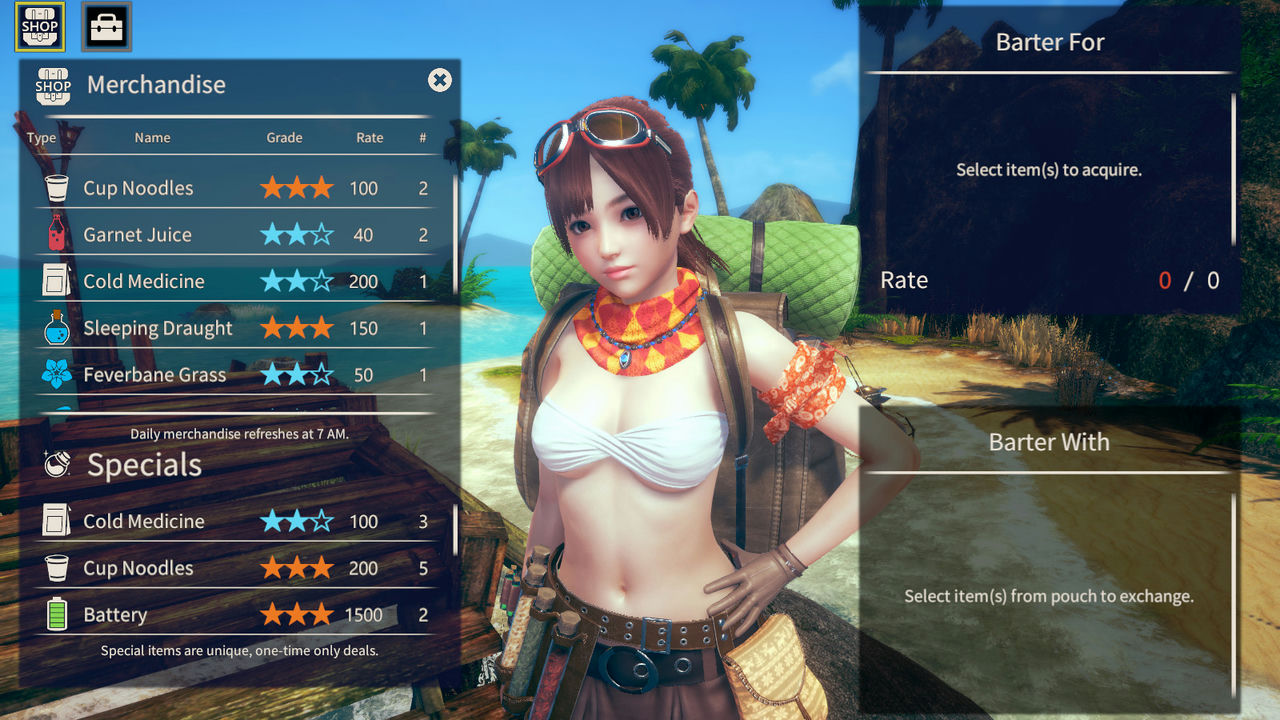Close the Merchandise panel
This screenshot has width=1280, height=720.
pyautogui.click(x=440, y=81)
